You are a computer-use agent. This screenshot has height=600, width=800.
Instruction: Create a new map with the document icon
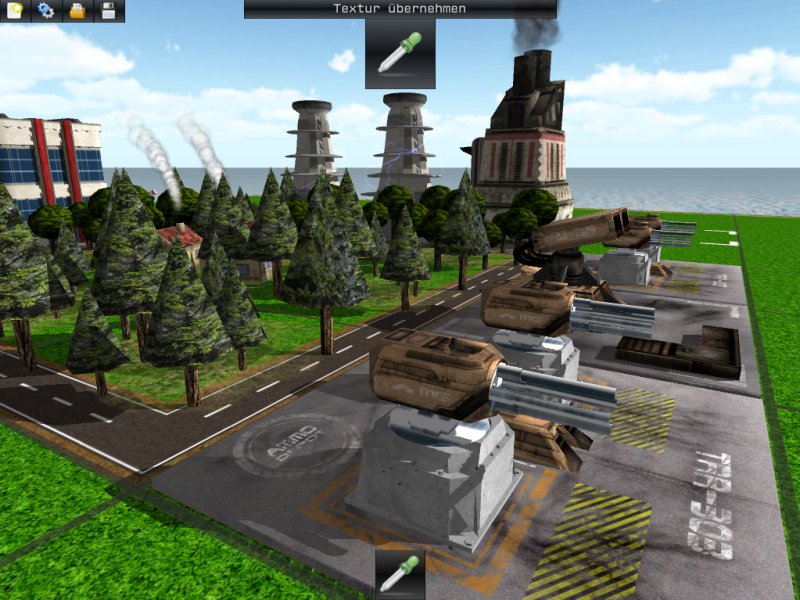(15, 11)
